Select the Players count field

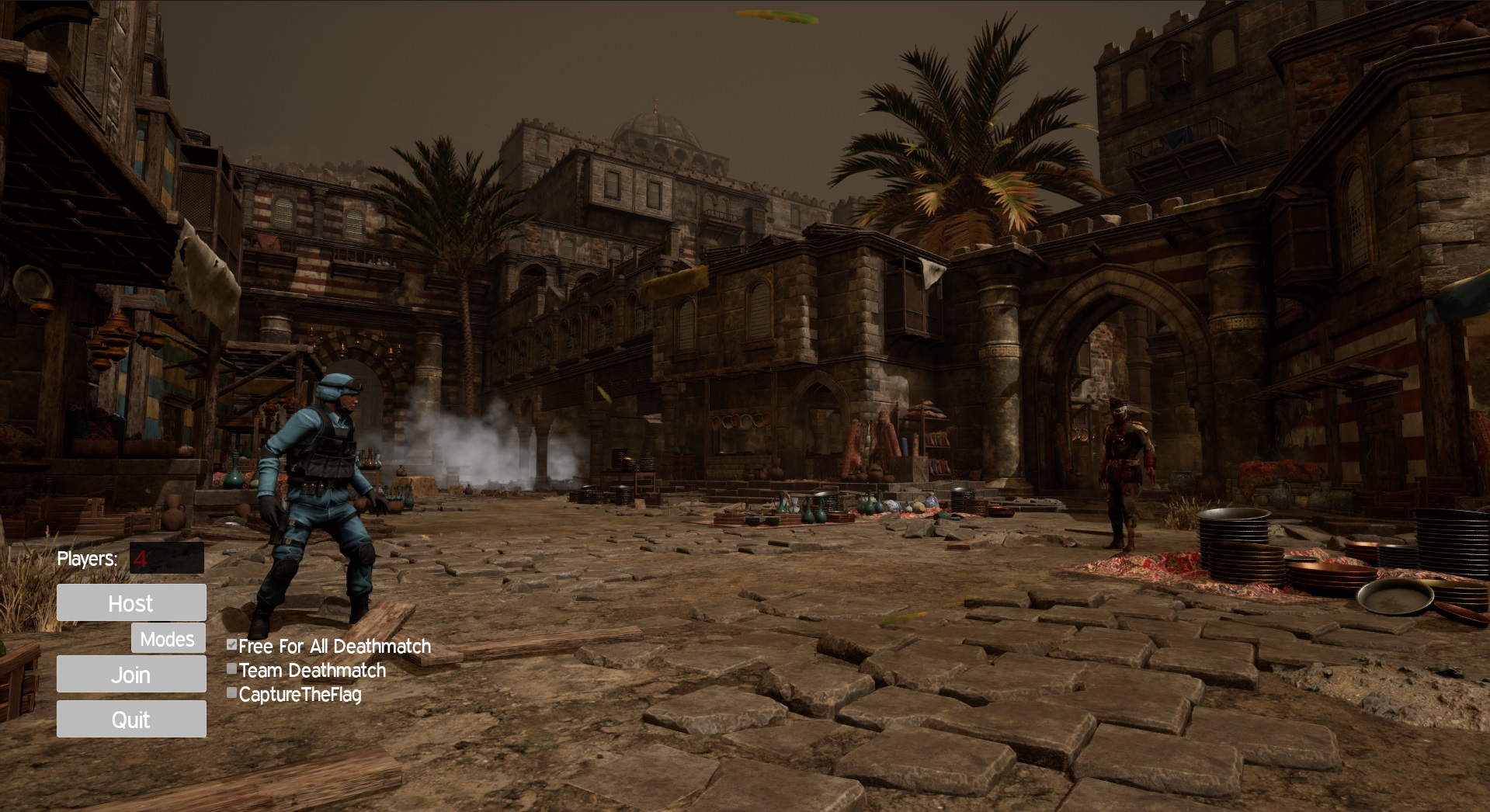(x=166, y=558)
